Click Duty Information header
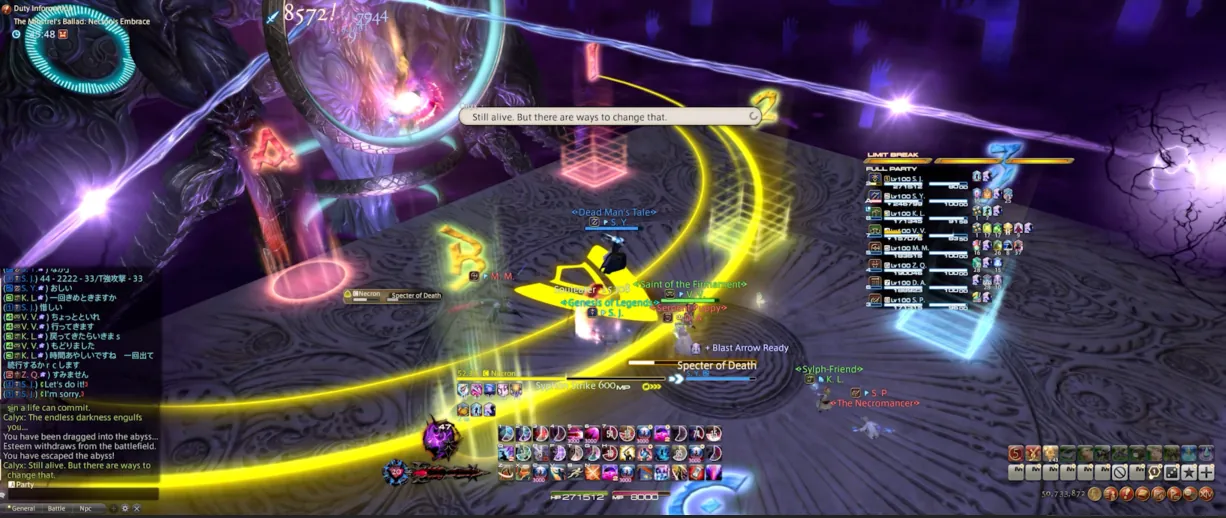This screenshot has width=1226, height=518. tap(40, 9)
